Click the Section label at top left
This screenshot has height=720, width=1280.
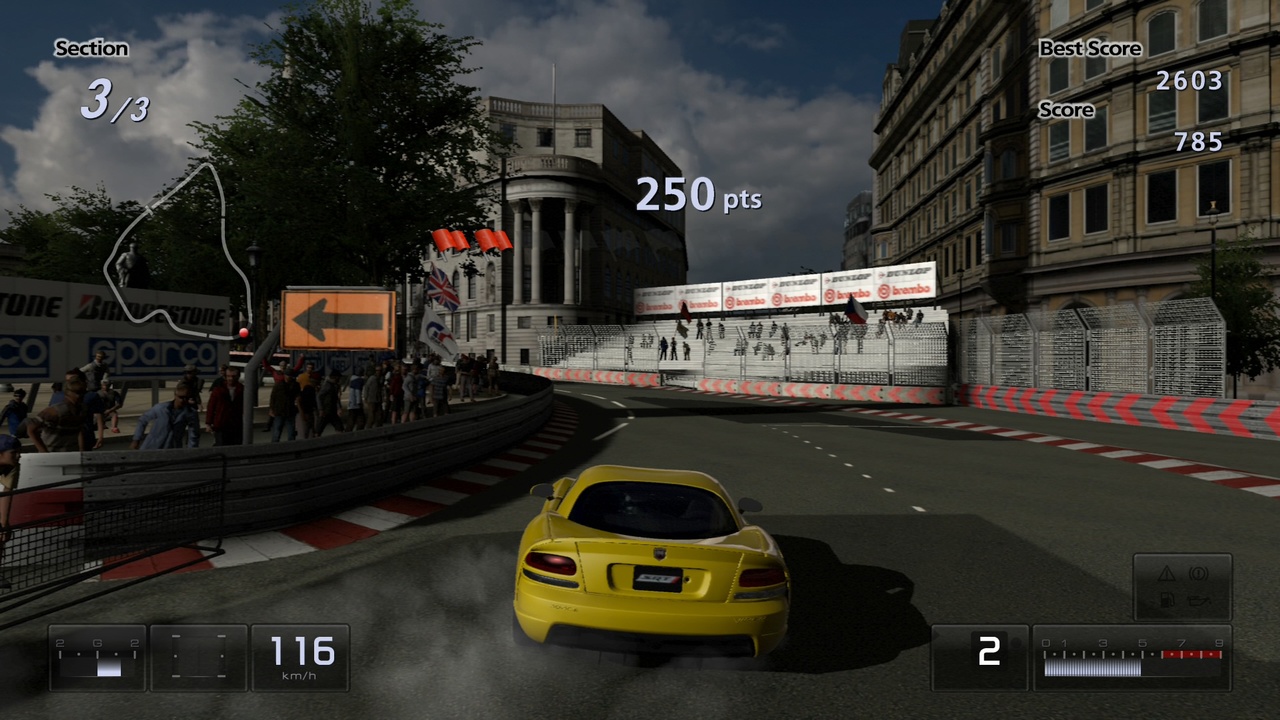92,48
